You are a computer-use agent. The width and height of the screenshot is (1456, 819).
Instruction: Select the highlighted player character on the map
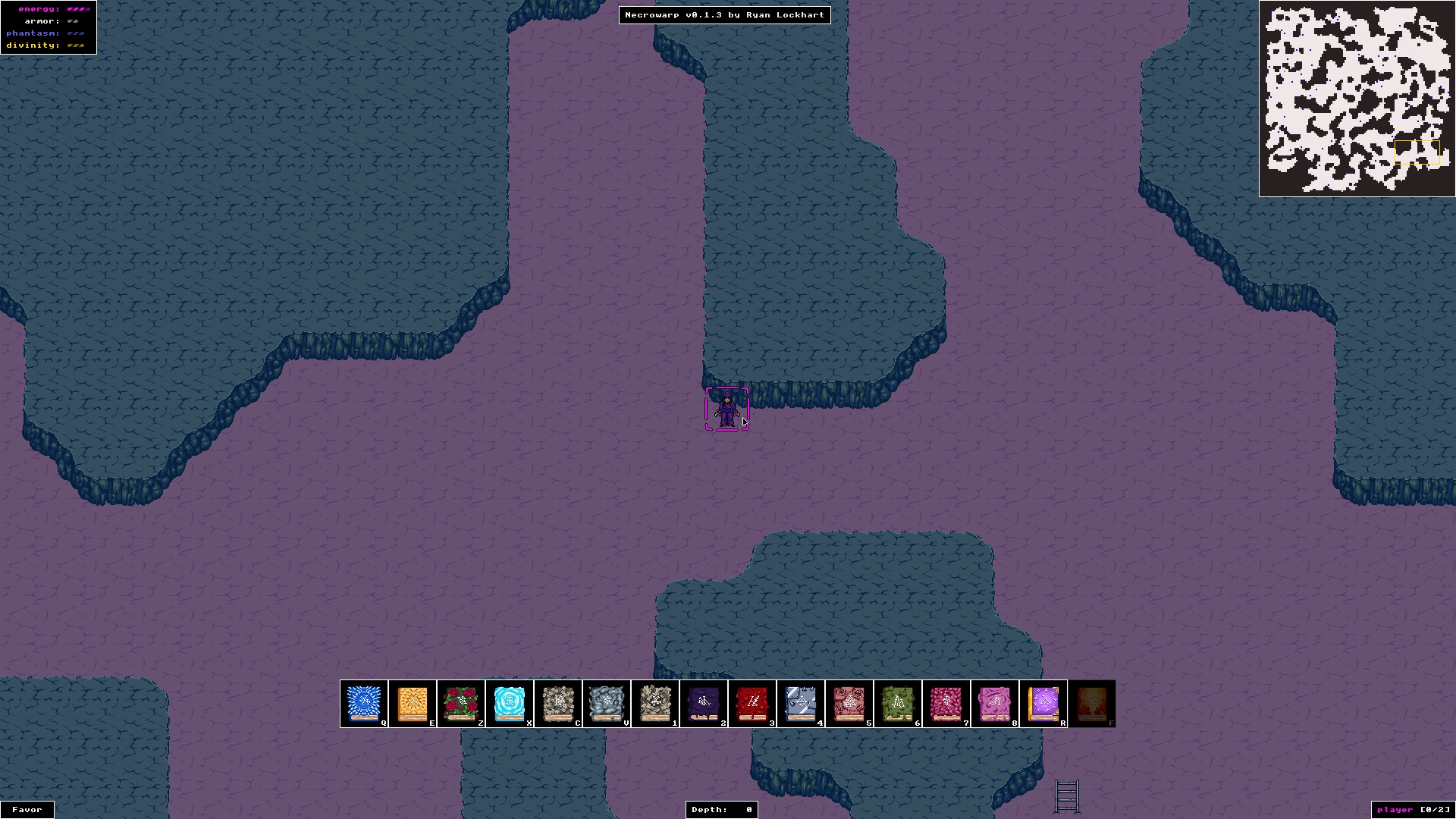727,409
